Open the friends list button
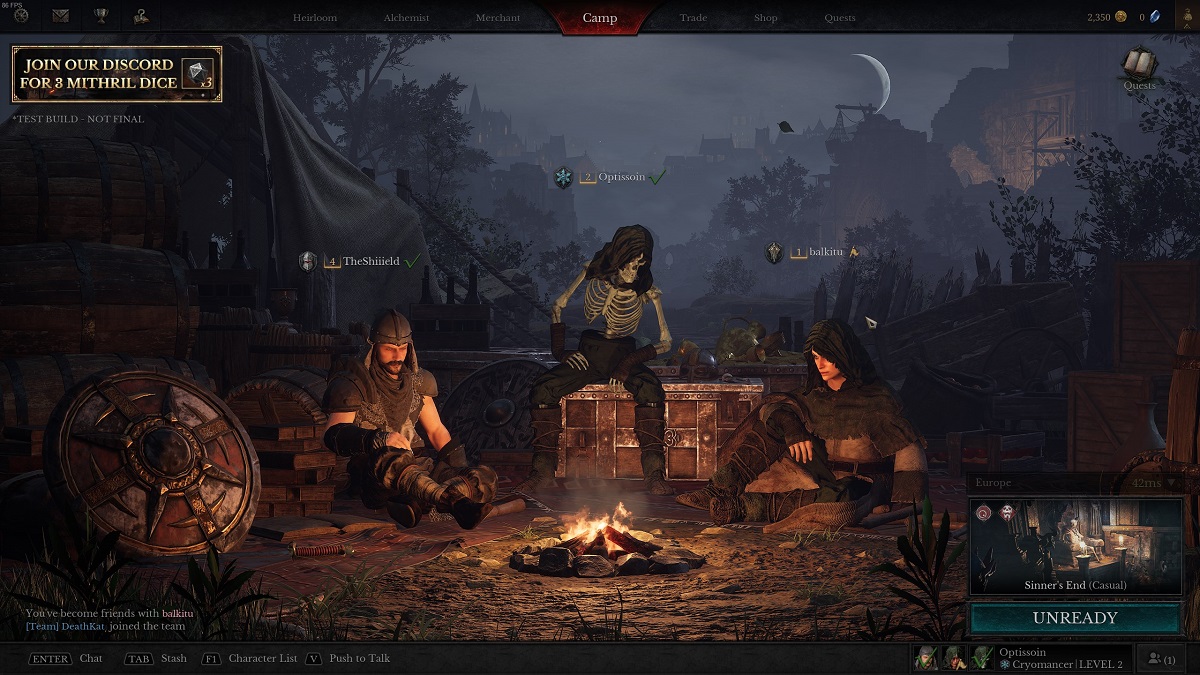The width and height of the screenshot is (1200, 675). pos(1162,659)
